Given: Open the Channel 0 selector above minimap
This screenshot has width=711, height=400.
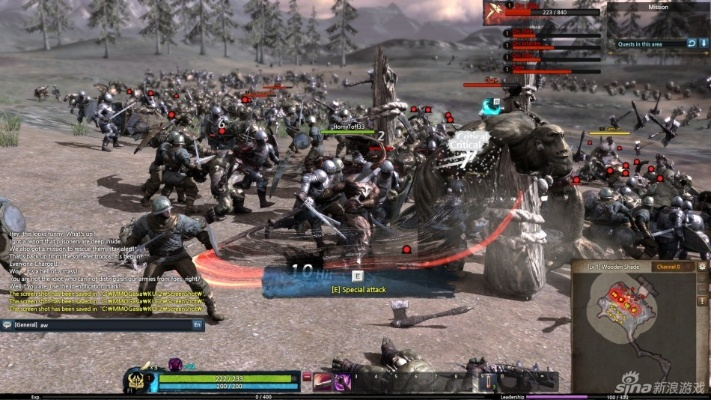Looking at the screenshot, I should click(x=667, y=267).
